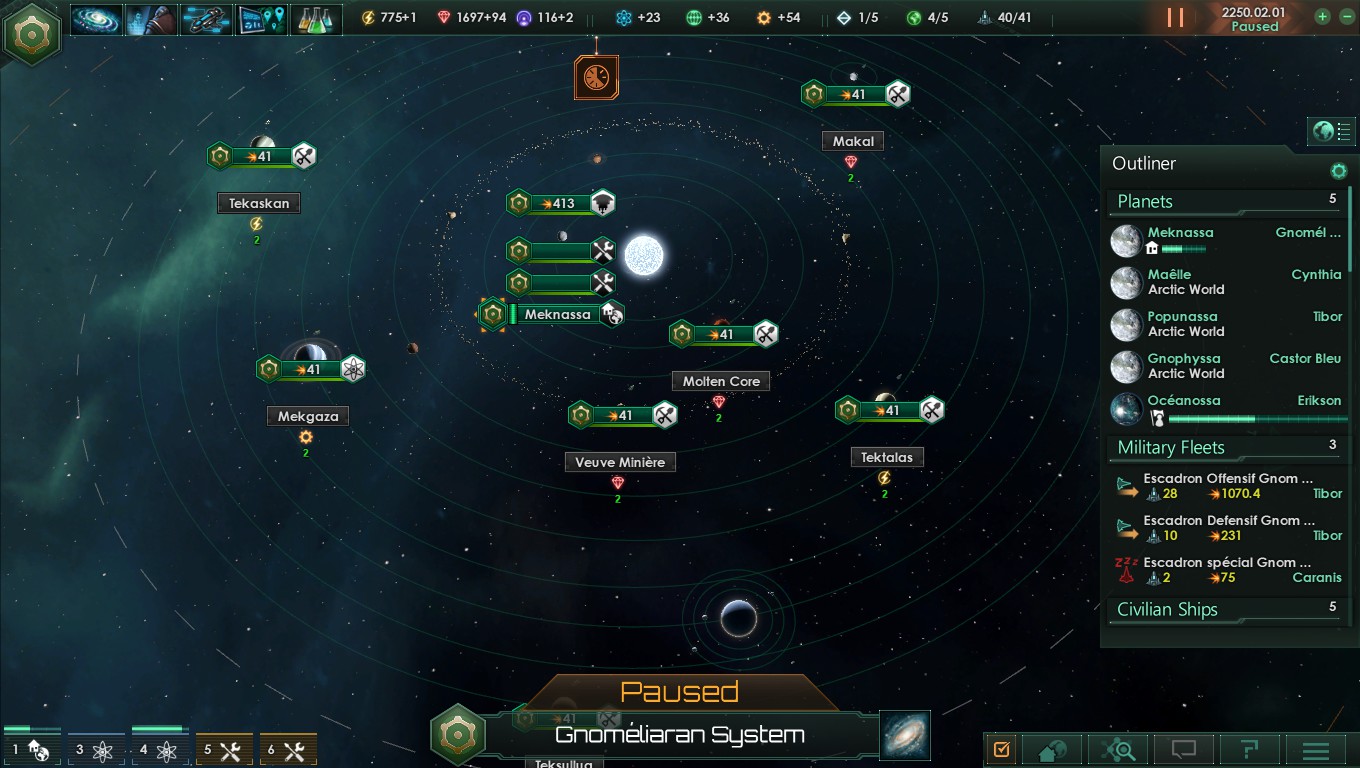Select control group 1 fleet
Image resolution: width=1360 pixels, height=768 pixels.
pyautogui.click(x=32, y=749)
